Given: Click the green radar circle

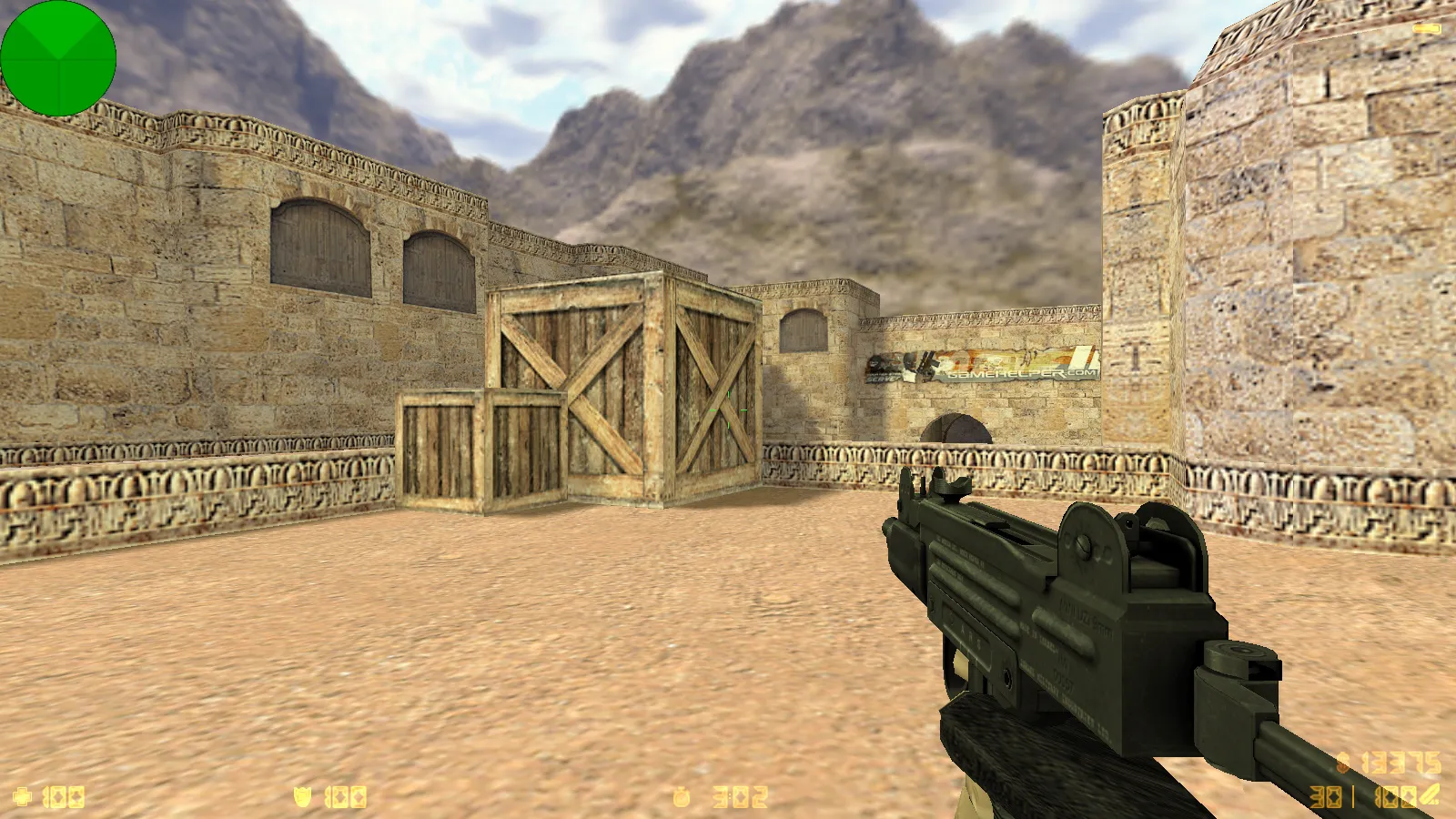Looking at the screenshot, I should [59, 58].
